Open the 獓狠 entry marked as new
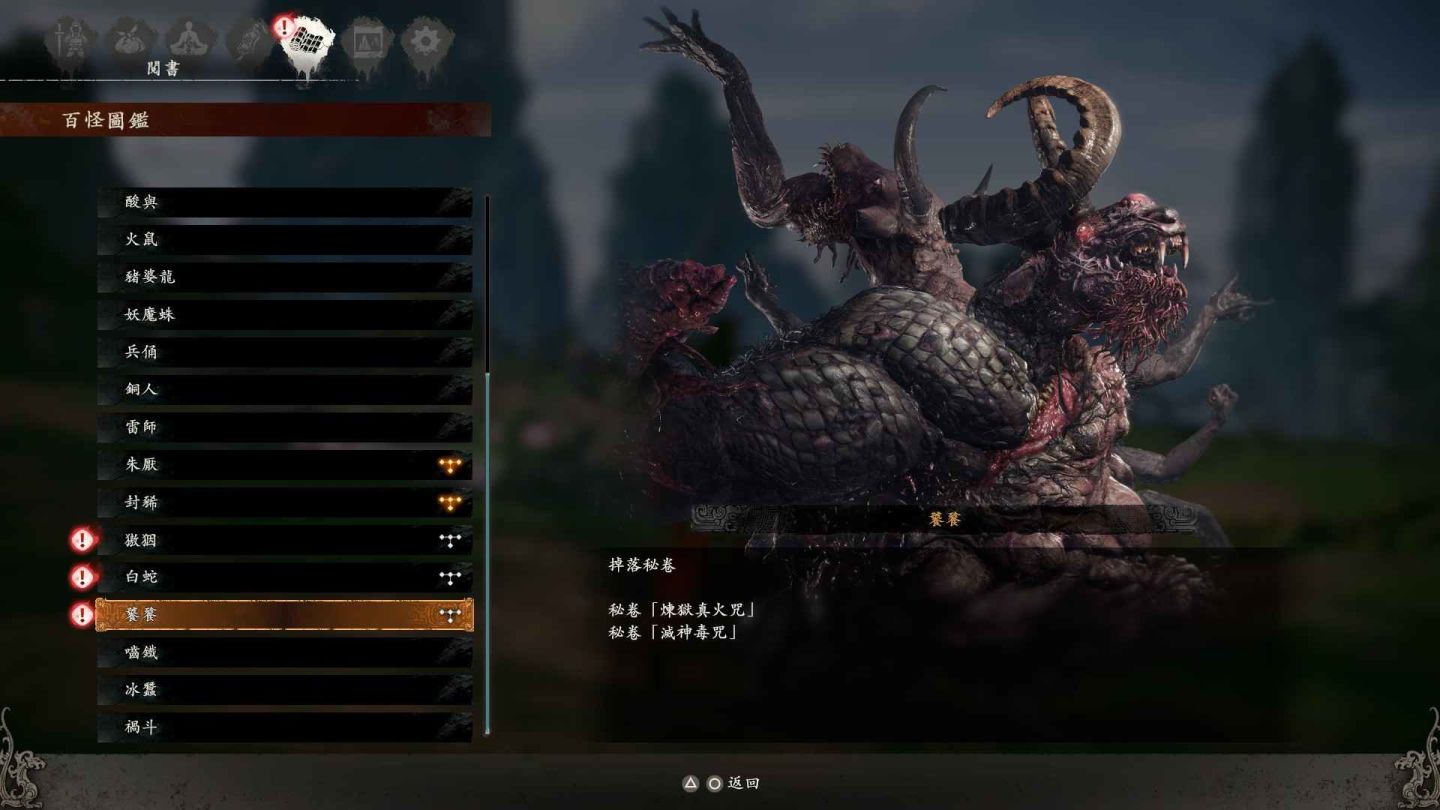Viewport: 1440px width, 810px height. coord(284,541)
